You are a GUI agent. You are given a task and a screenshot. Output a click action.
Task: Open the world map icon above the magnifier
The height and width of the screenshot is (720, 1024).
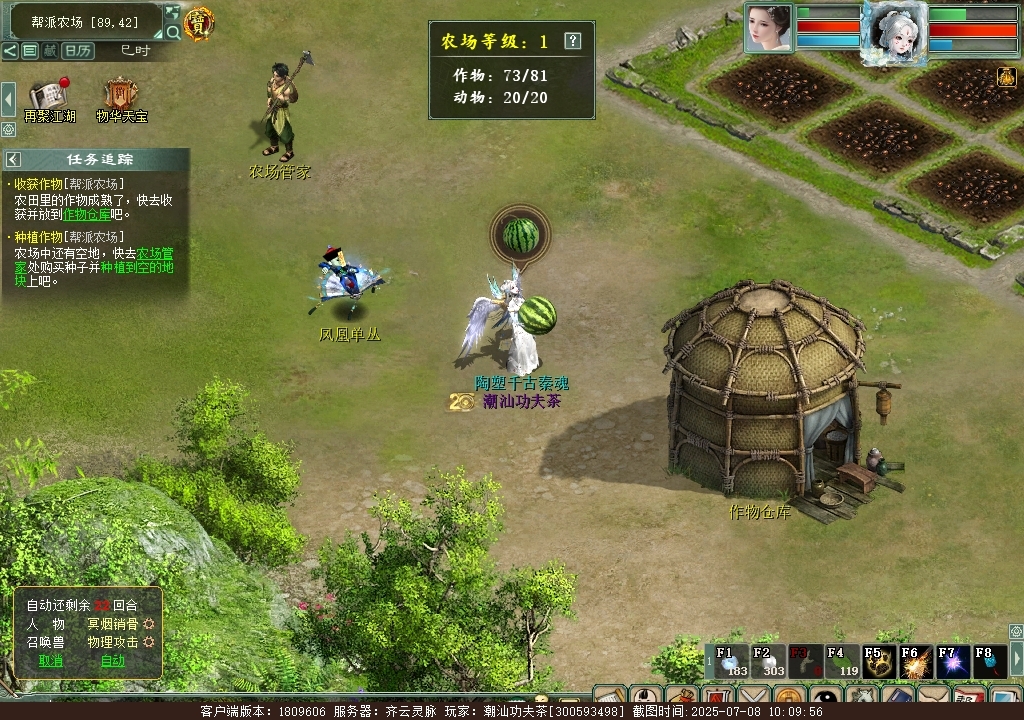[x=172, y=13]
